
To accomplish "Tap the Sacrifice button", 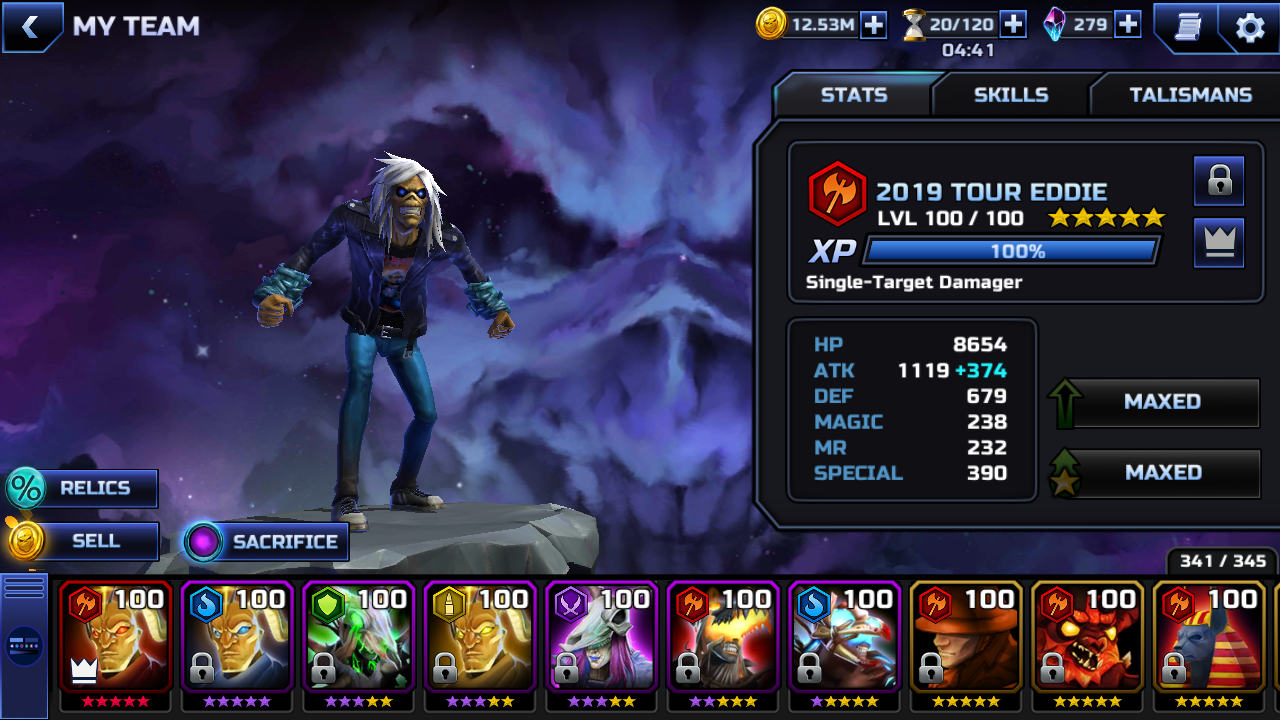I will 266,542.
